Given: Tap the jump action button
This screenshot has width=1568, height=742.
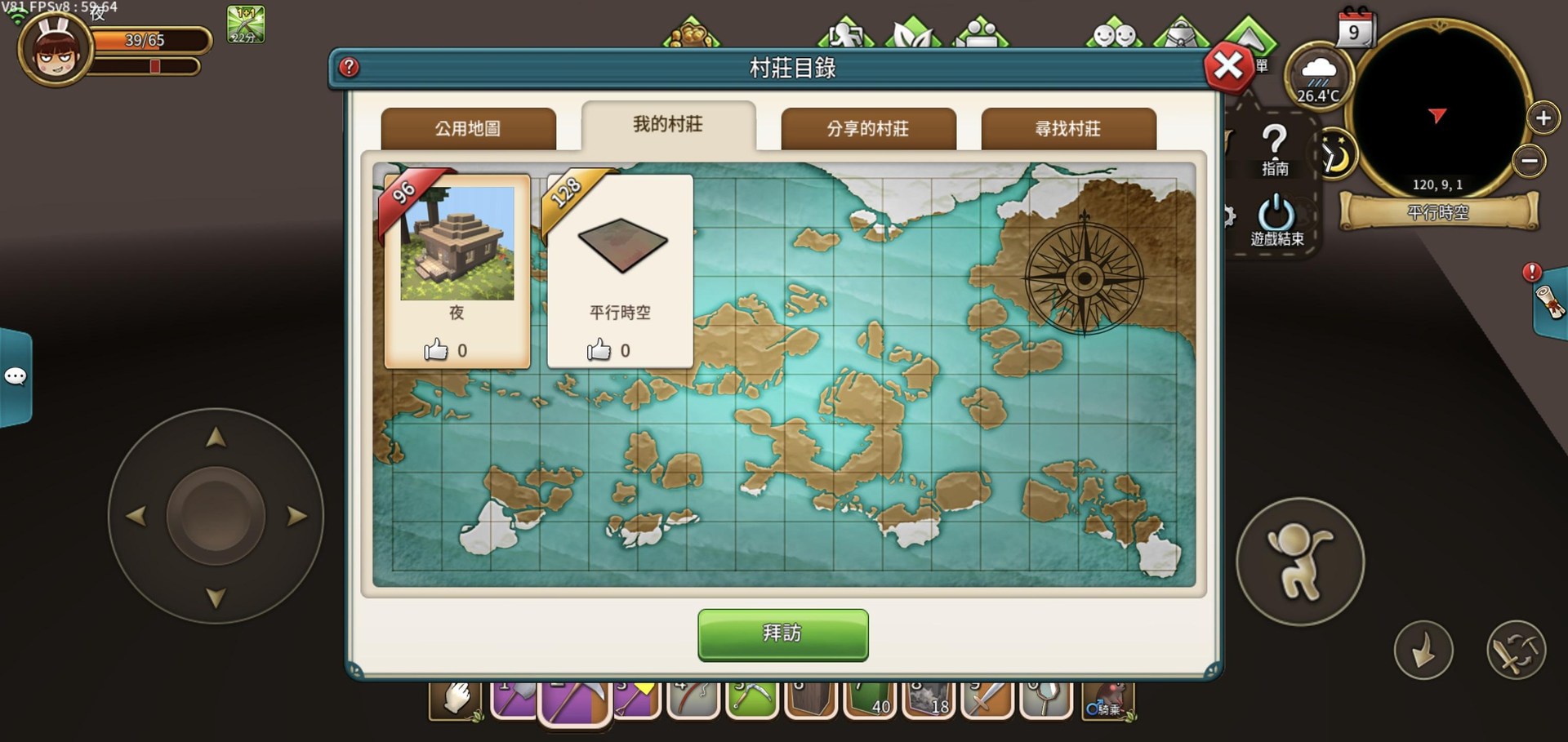Looking at the screenshot, I should click(x=1299, y=562).
